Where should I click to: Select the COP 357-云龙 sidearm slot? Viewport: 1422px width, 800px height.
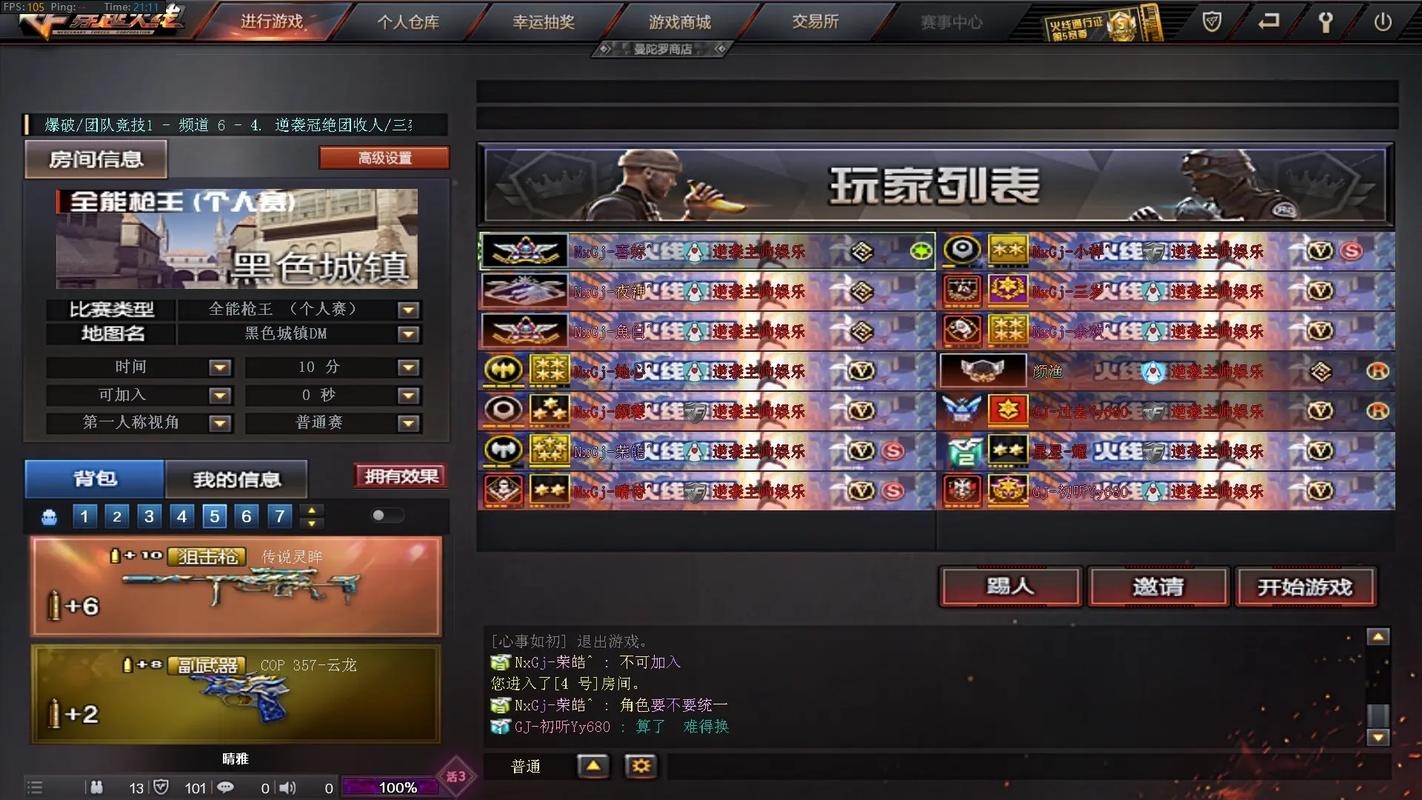(x=236, y=693)
